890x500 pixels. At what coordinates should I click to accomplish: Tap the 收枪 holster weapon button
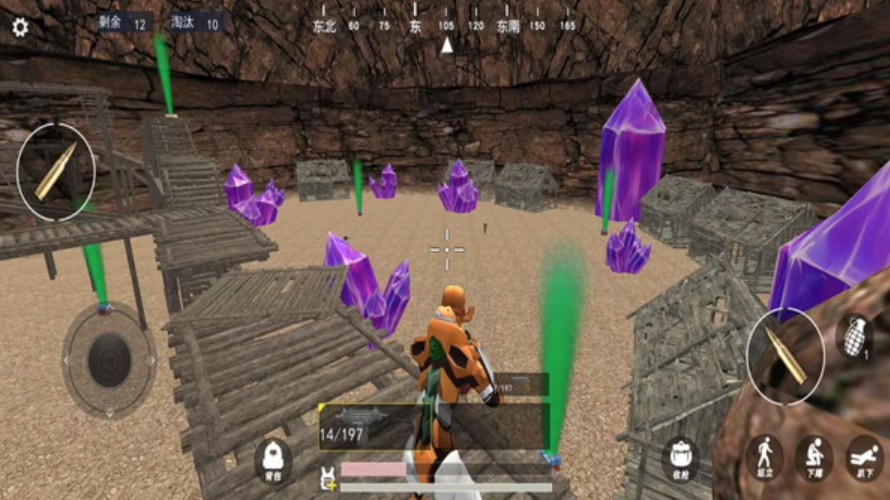pos(681,457)
